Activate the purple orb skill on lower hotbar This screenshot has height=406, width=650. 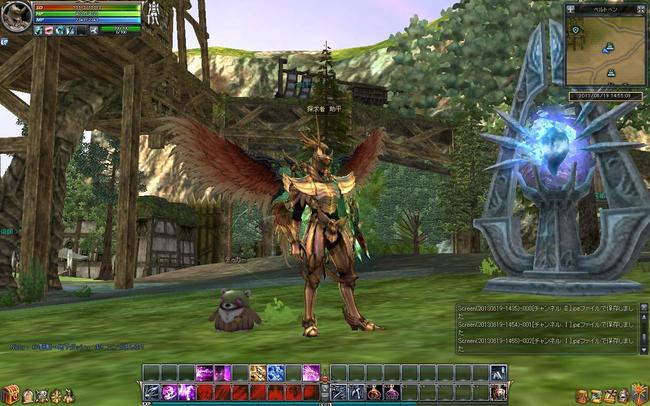(168, 392)
